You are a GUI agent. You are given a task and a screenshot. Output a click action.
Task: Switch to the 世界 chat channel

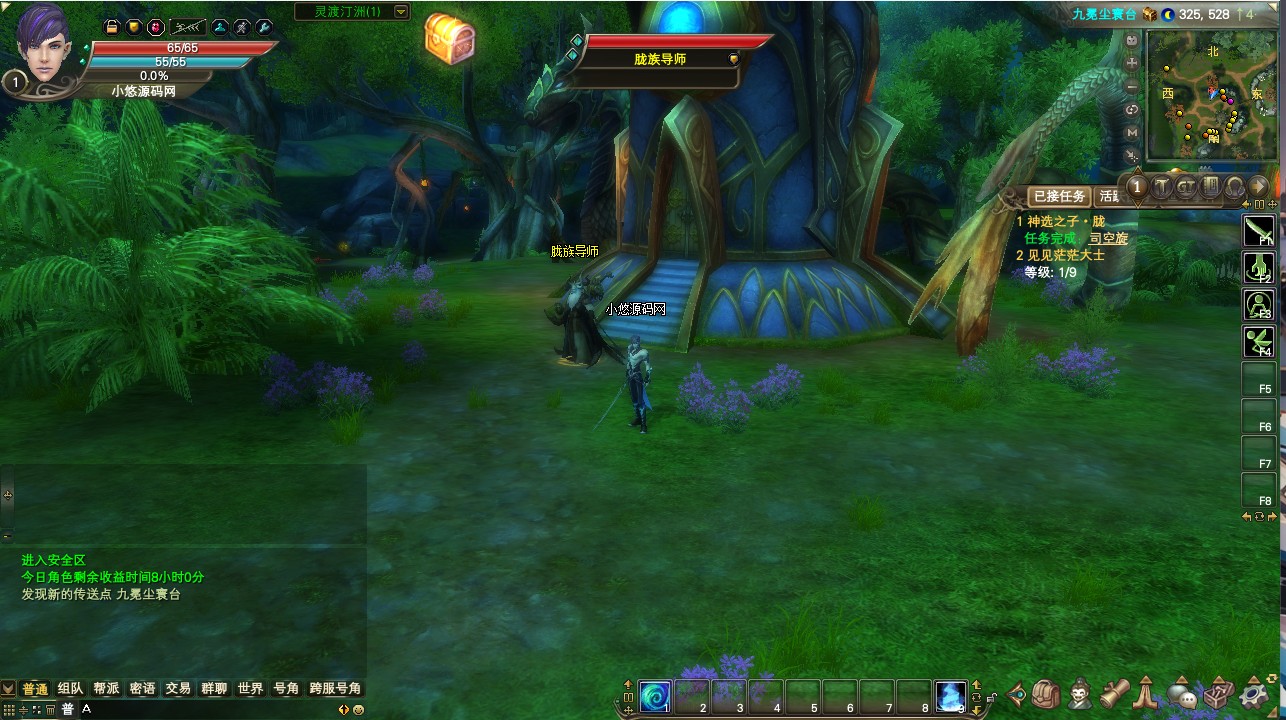250,689
